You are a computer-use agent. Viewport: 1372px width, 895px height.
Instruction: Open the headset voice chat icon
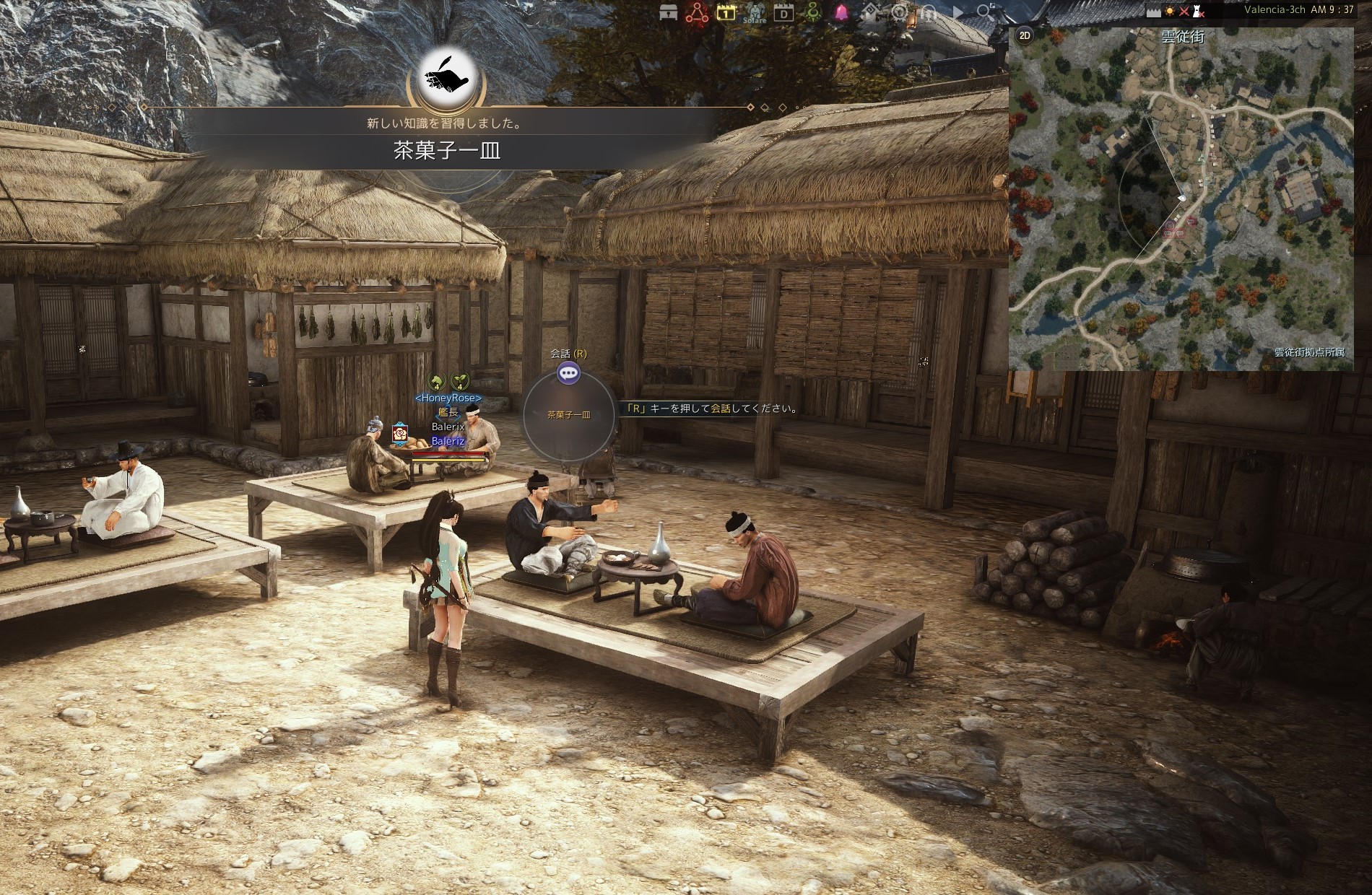pos(929,12)
